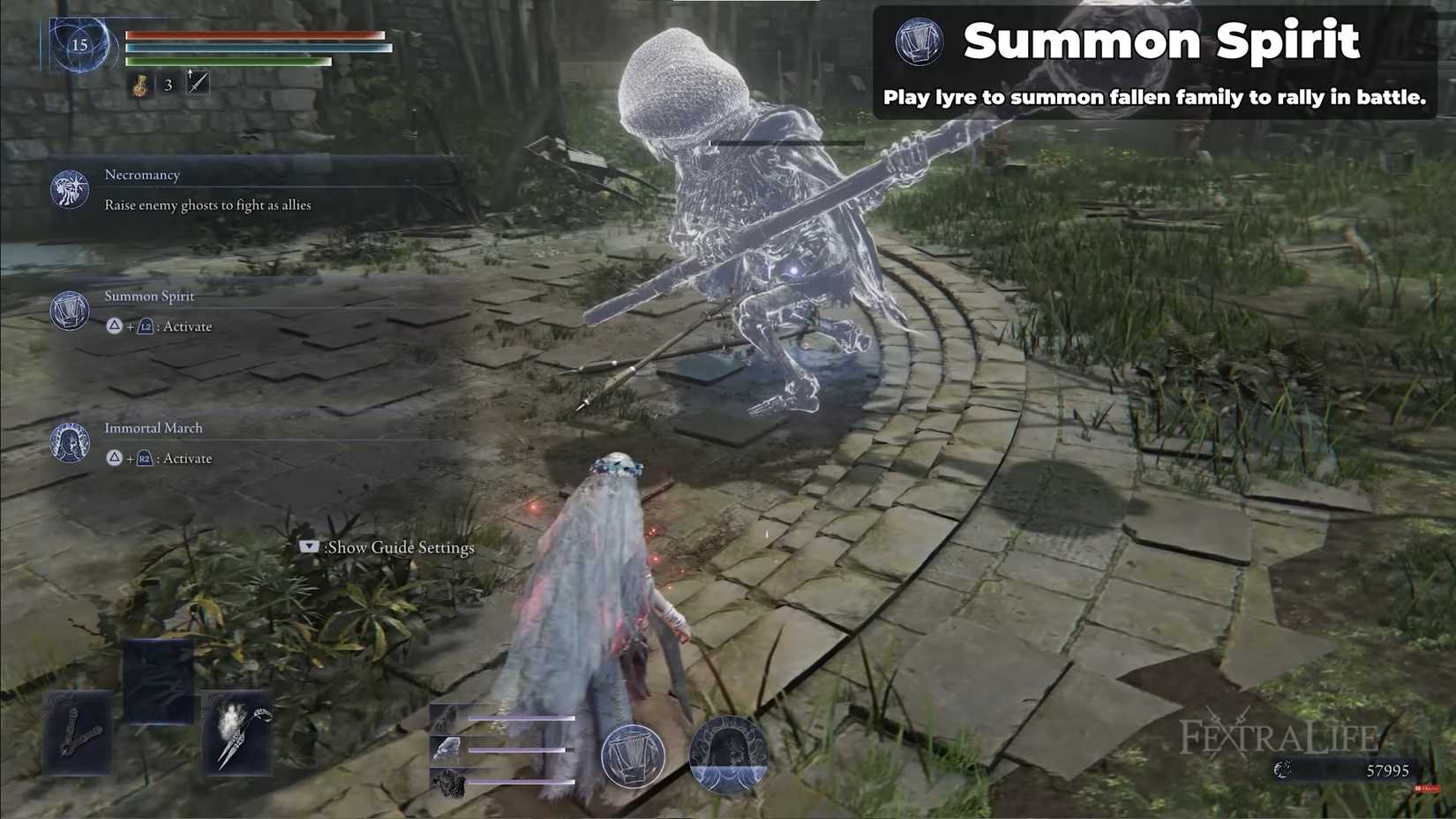1456x819 pixels.
Task: Select the Immortal March portrait icon
Action: (69, 443)
